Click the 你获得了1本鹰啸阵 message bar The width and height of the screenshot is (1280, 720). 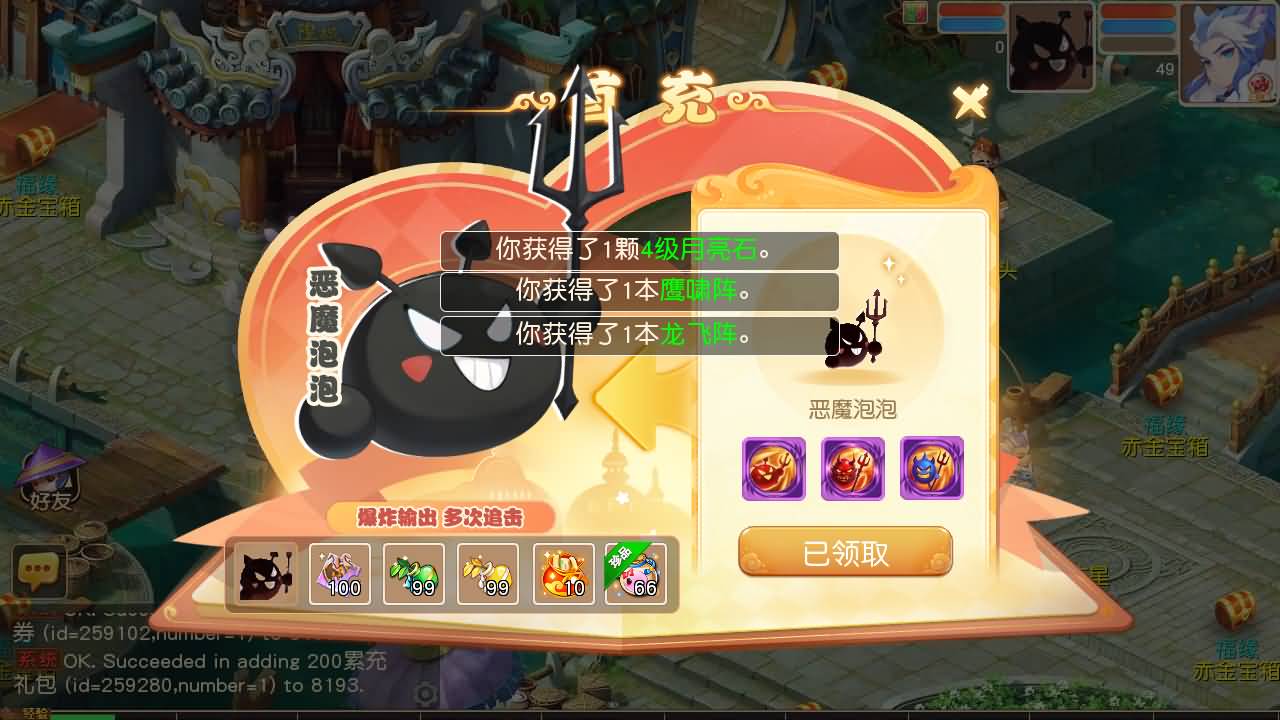tap(640, 292)
